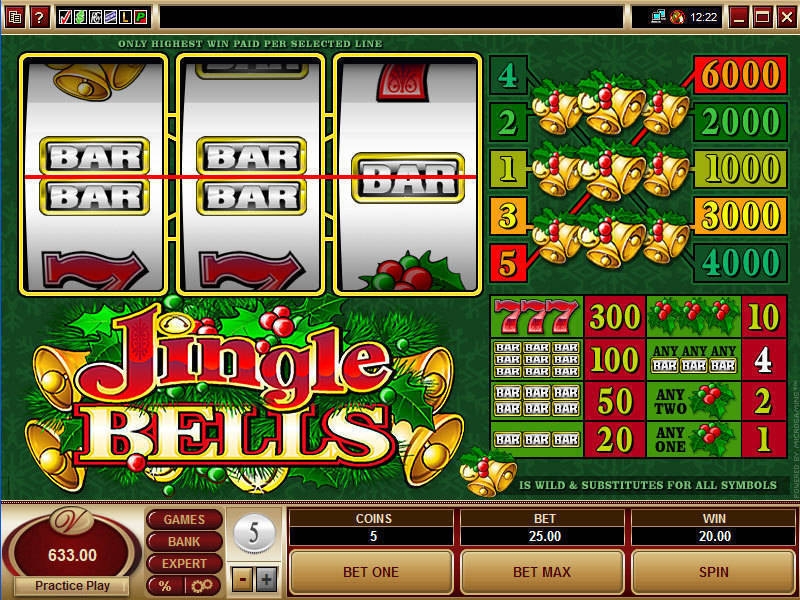Open the Bank menu
This screenshot has height=600, width=800.
click(184, 542)
